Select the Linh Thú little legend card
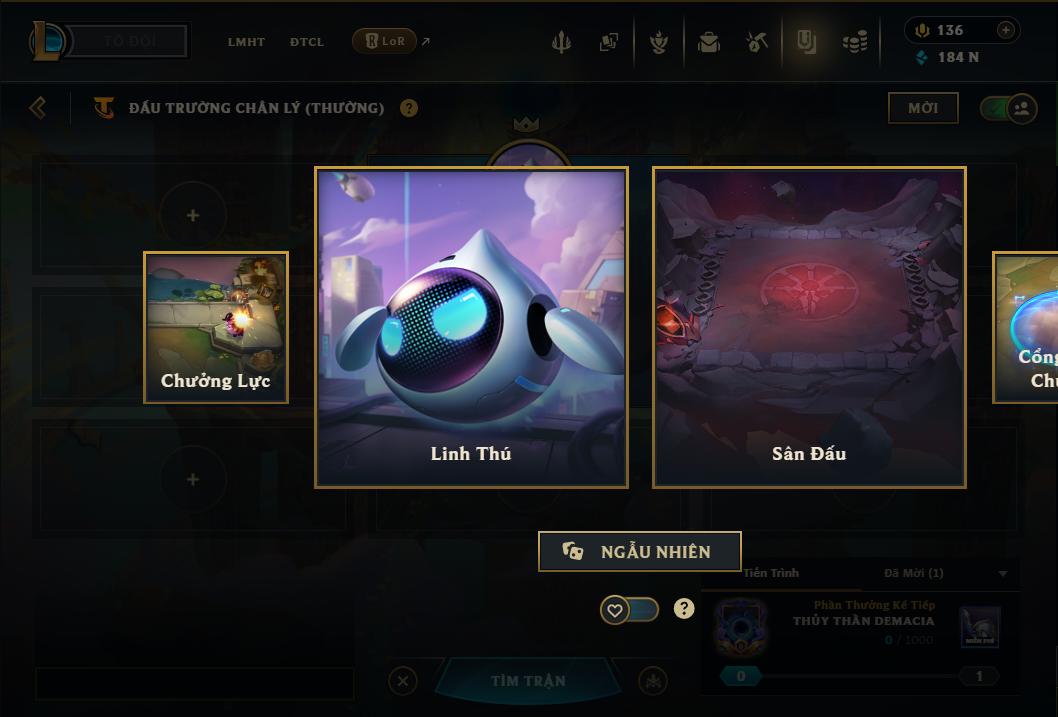Image resolution: width=1058 pixels, height=717 pixels. [x=471, y=327]
